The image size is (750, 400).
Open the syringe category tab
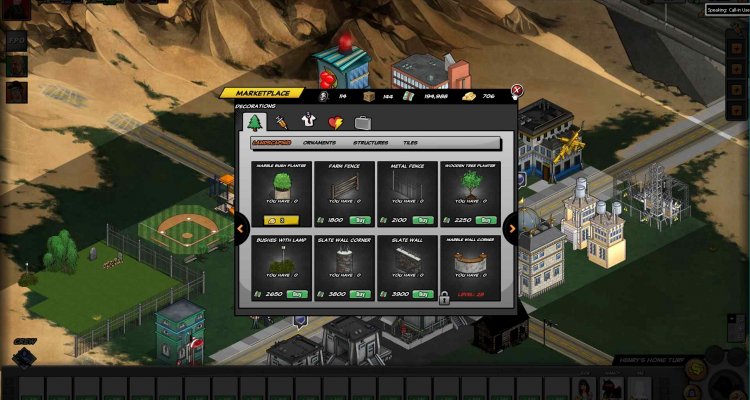(x=282, y=122)
